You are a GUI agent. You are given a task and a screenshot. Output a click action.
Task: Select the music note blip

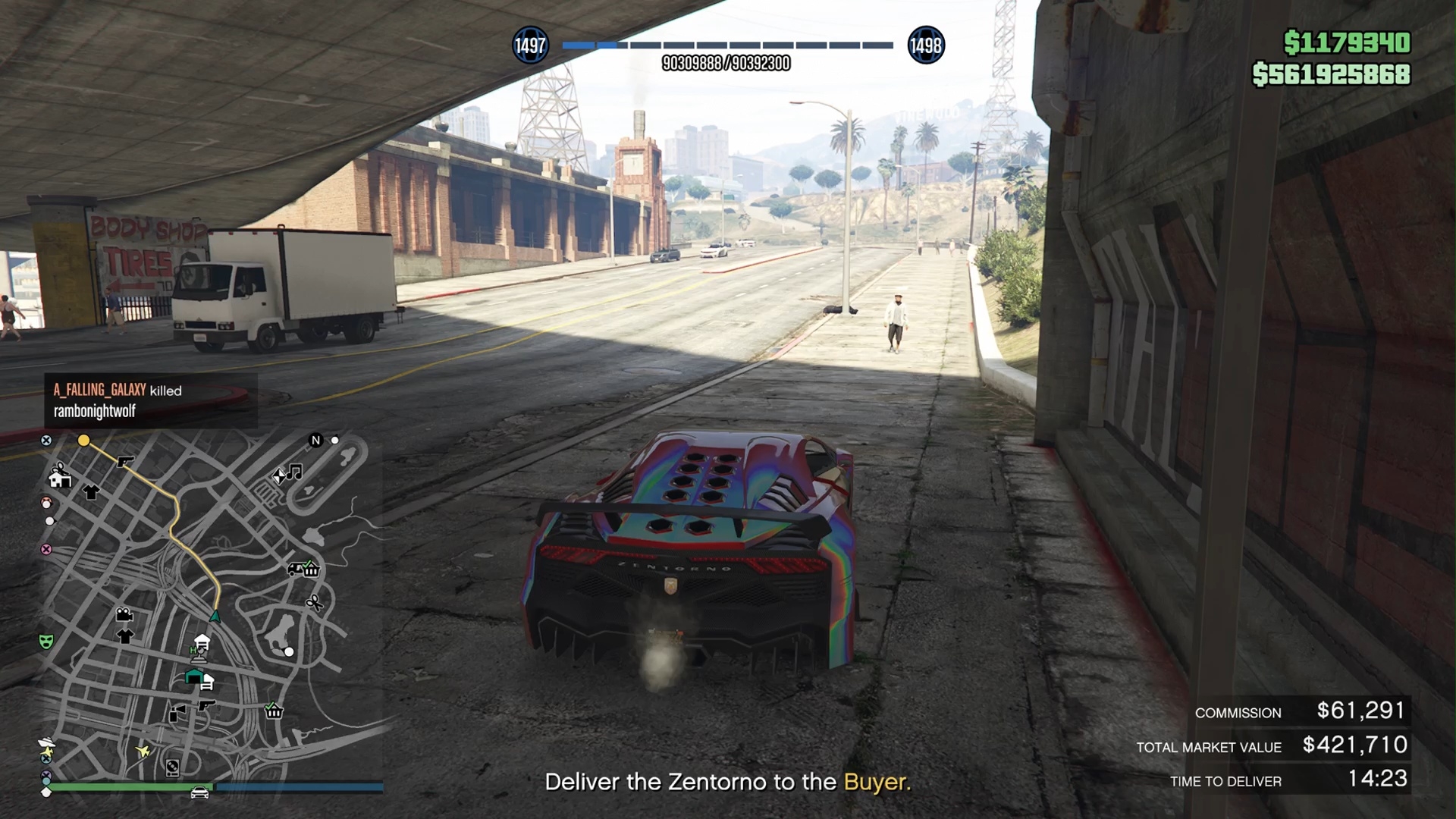click(294, 472)
